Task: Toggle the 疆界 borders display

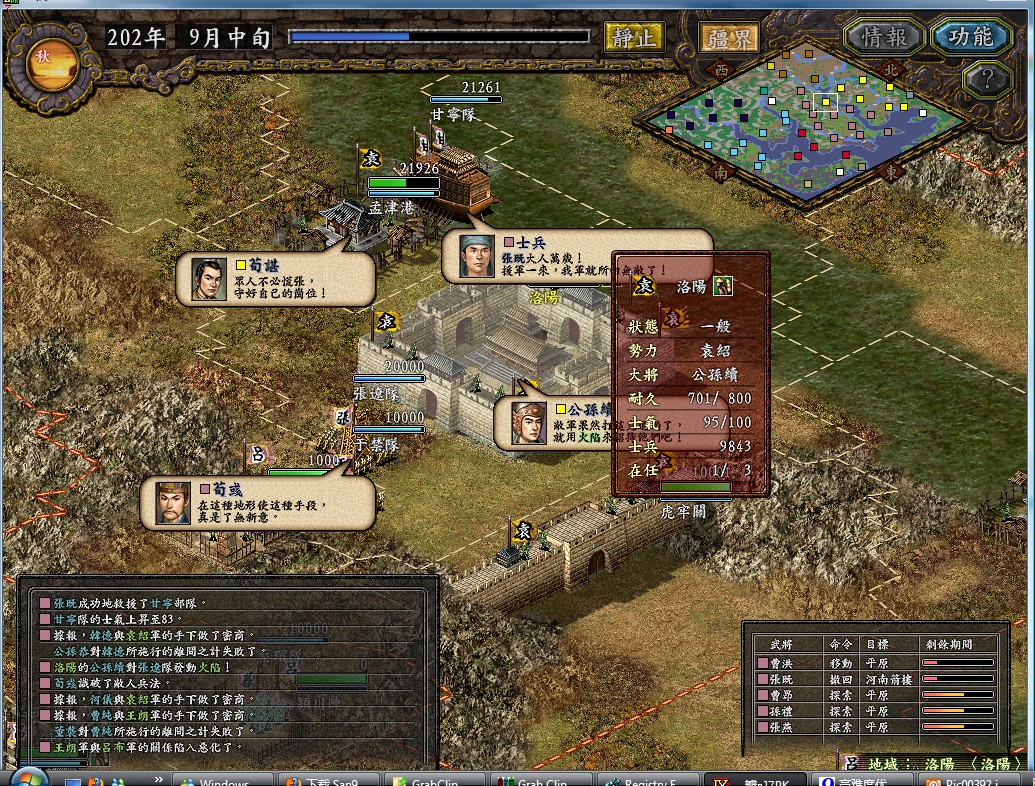Action: point(727,38)
